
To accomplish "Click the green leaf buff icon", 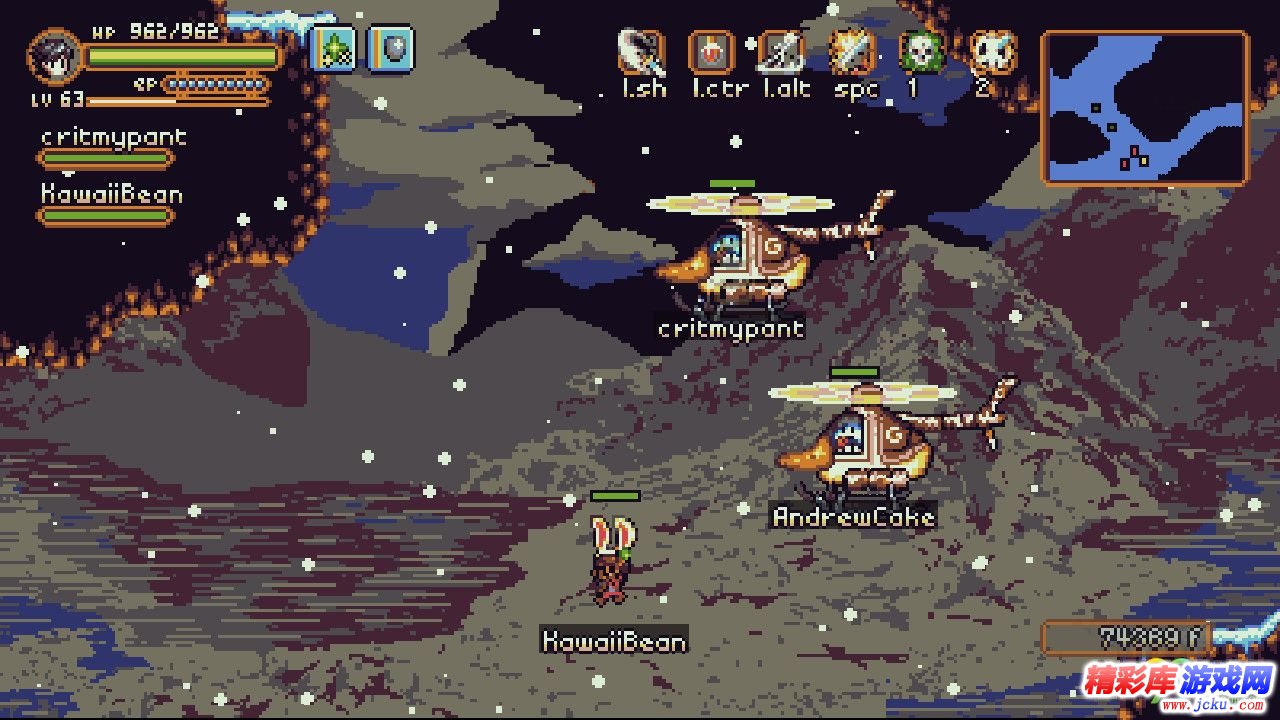I will pyautogui.click(x=333, y=48).
